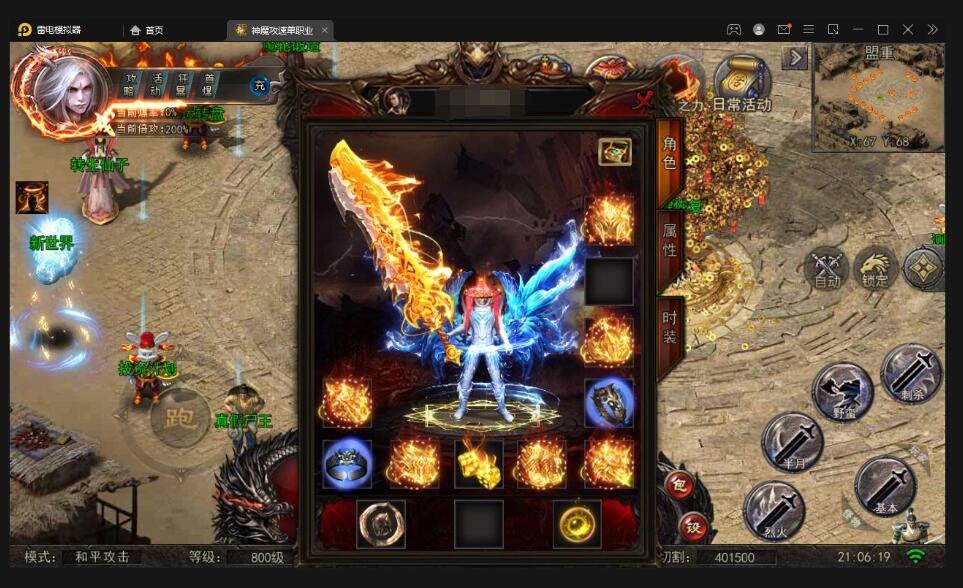Switch to the 属性 attributes tab
Screen dimensions: 963x588
click(670, 240)
